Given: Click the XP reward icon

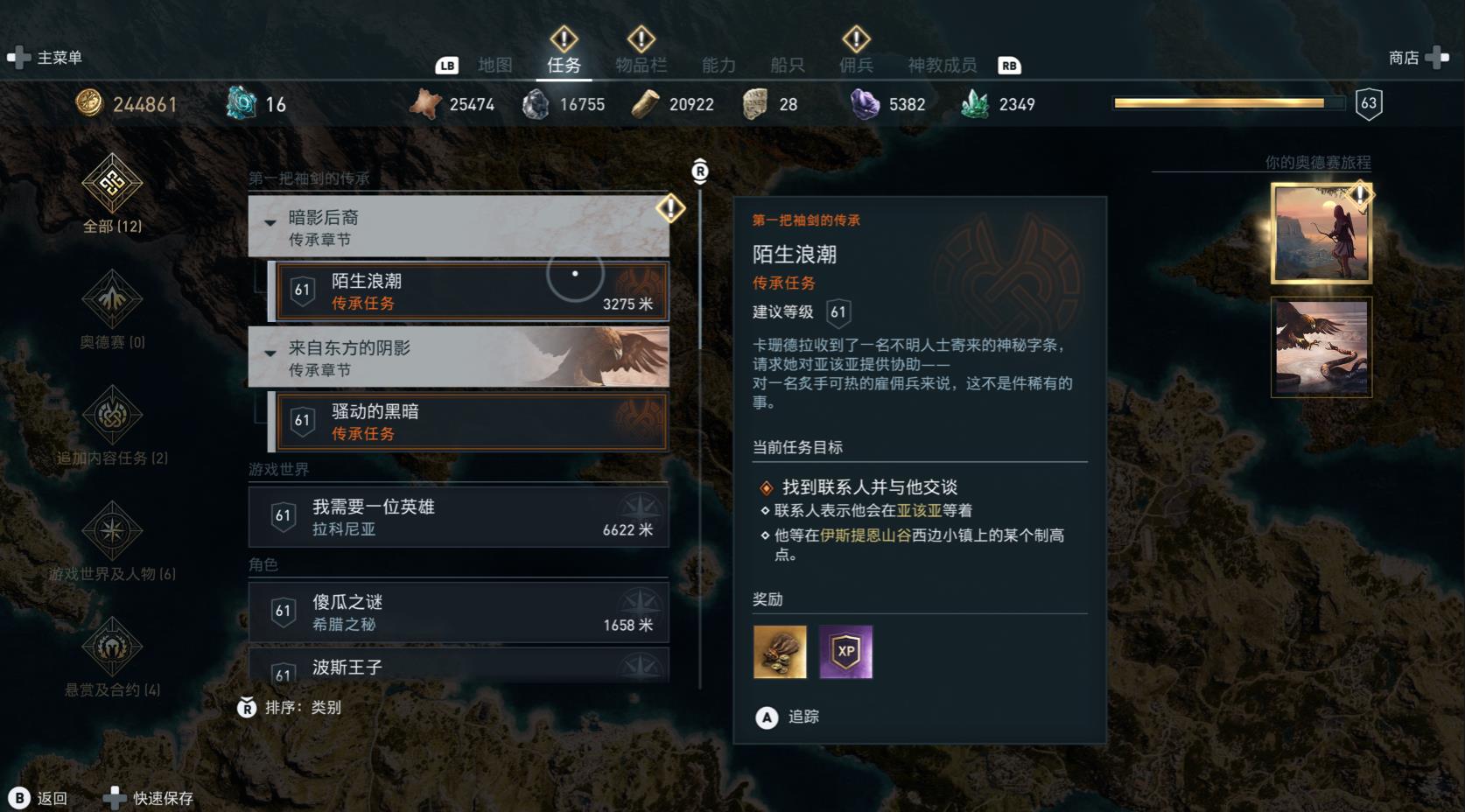Looking at the screenshot, I should 845,652.
